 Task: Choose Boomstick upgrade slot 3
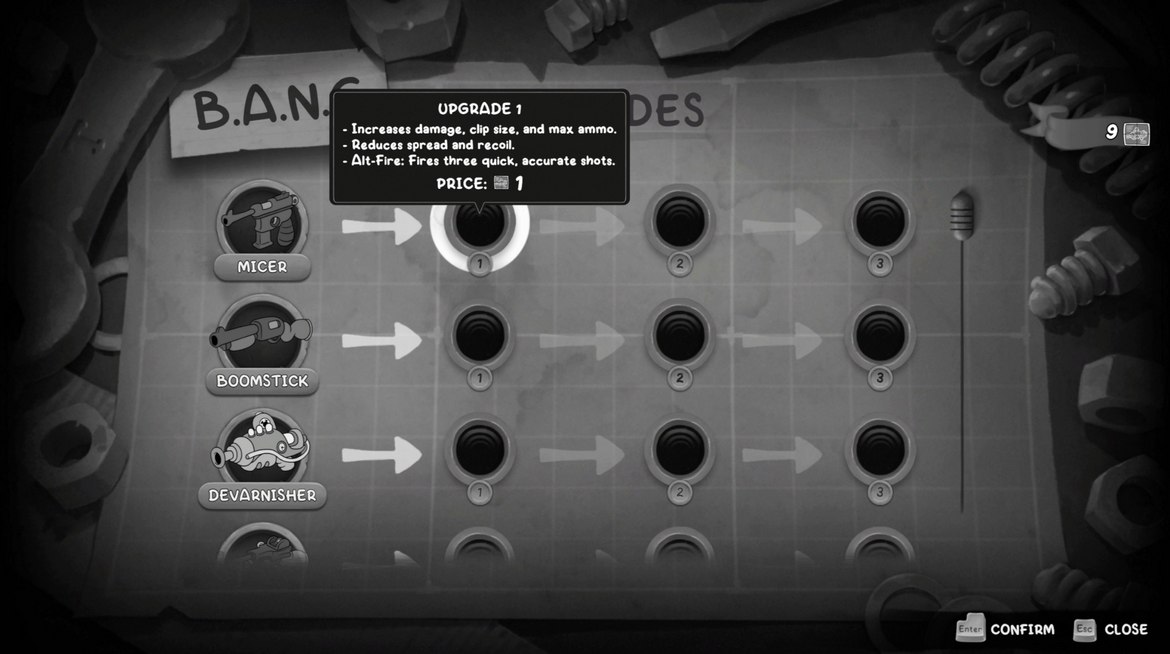pyautogui.click(x=880, y=337)
